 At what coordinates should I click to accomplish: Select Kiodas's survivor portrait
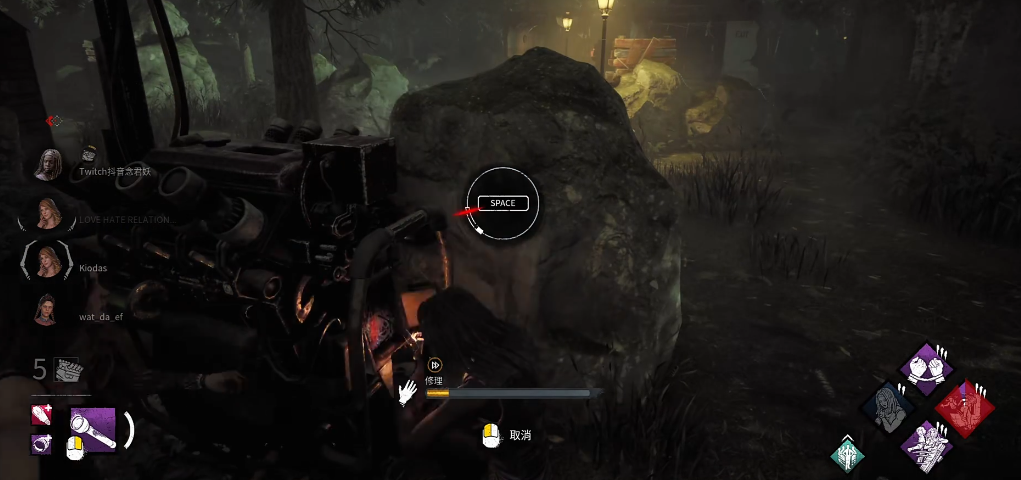47,262
